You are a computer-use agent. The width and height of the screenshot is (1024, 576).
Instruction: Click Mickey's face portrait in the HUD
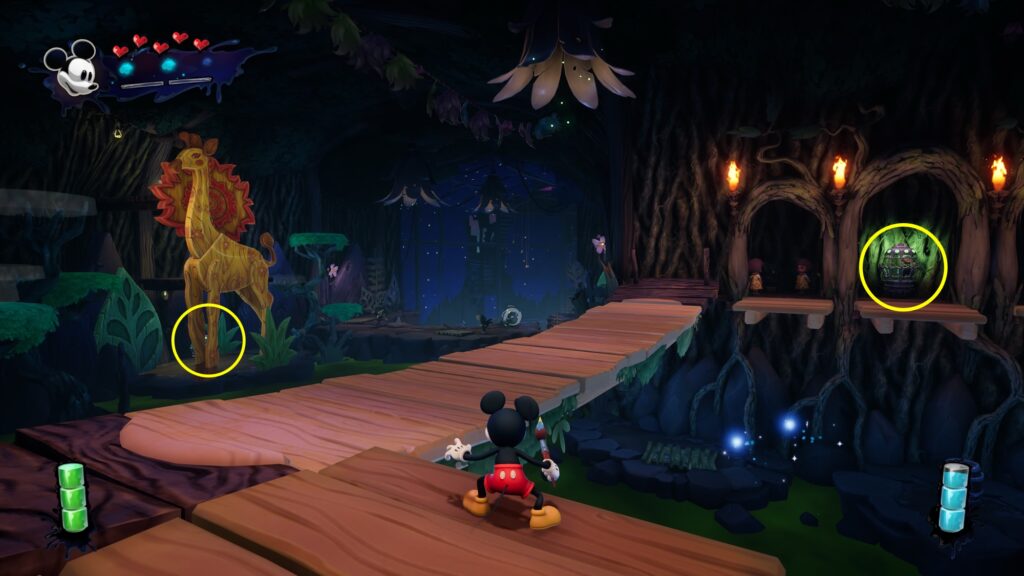click(73, 70)
